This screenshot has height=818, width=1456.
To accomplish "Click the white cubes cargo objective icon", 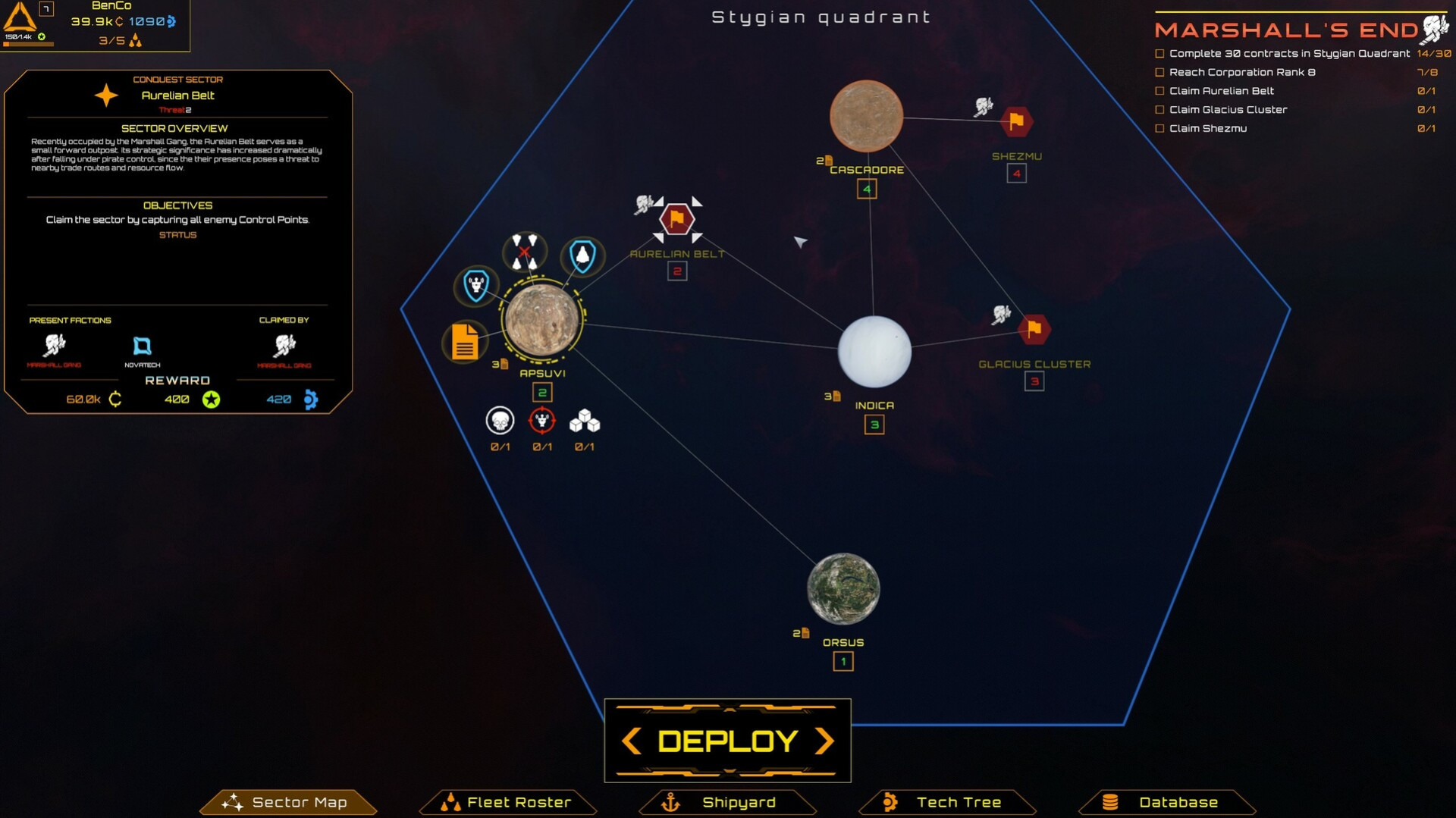I will click(585, 421).
